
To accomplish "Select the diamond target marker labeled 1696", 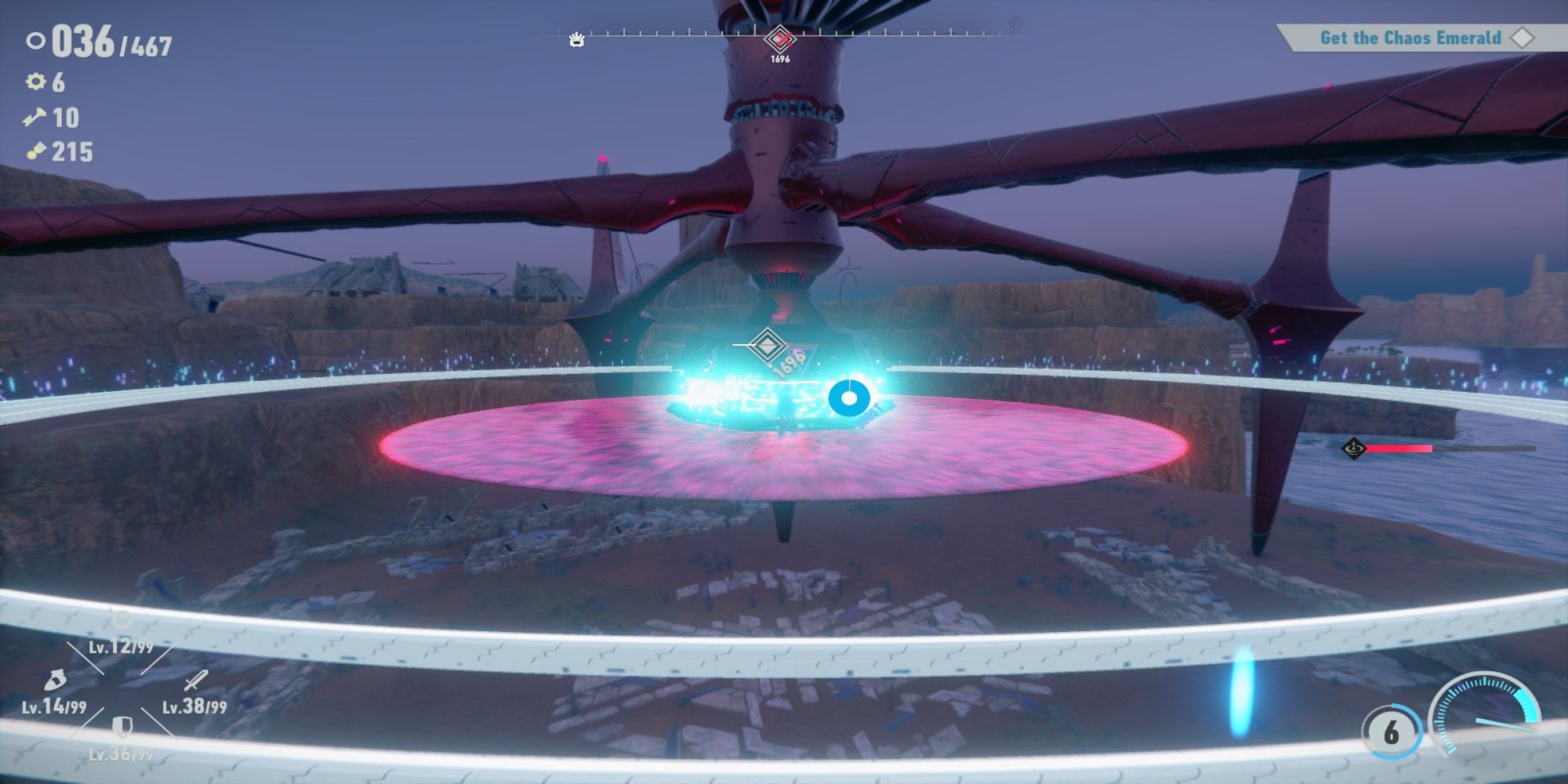I will 767,343.
